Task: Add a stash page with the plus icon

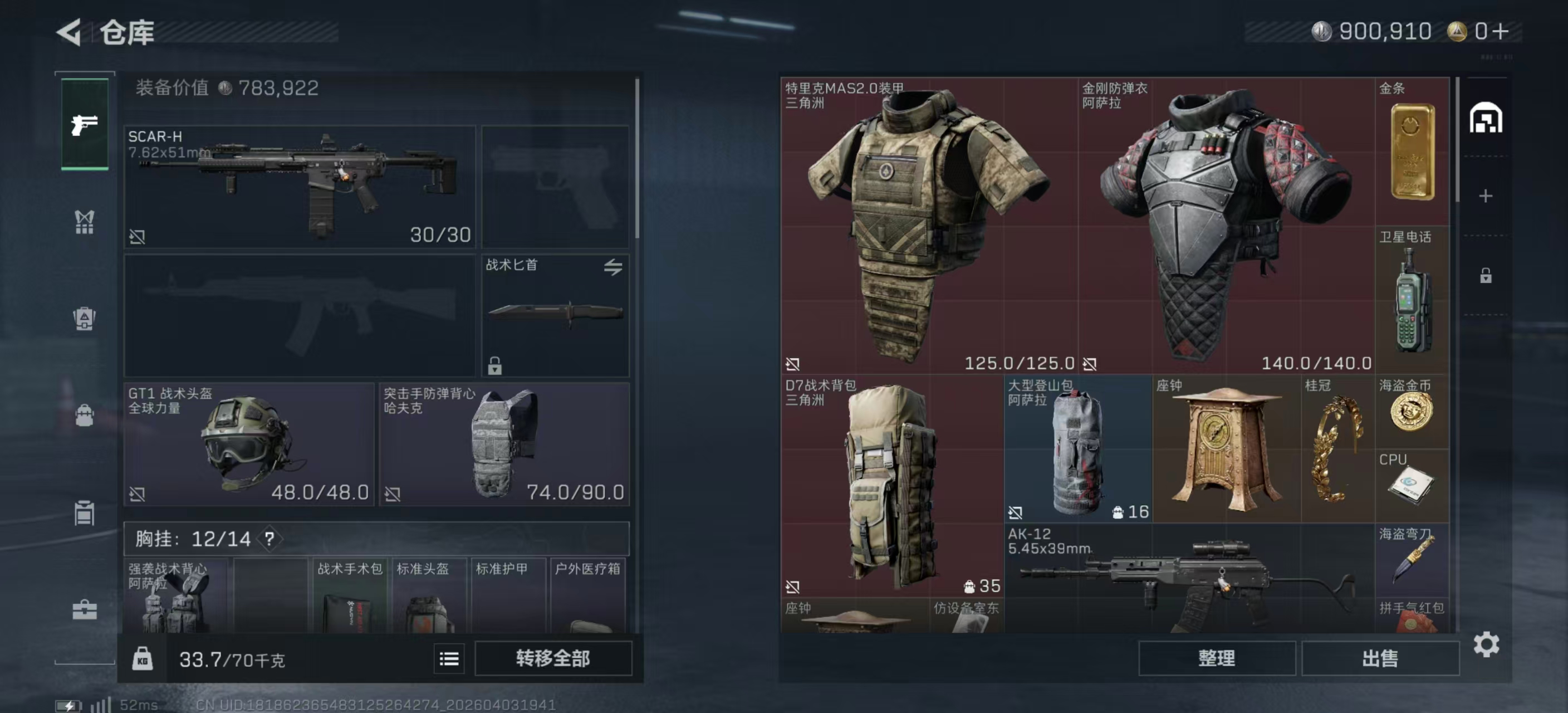Action: (1485, 196)
